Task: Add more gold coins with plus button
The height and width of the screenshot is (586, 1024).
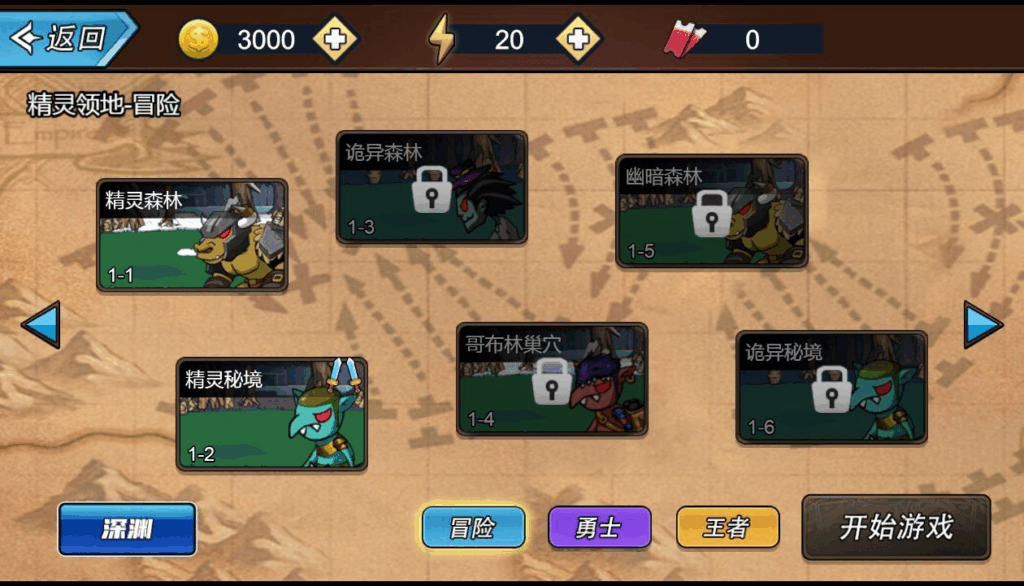Action: pos(335,40)
